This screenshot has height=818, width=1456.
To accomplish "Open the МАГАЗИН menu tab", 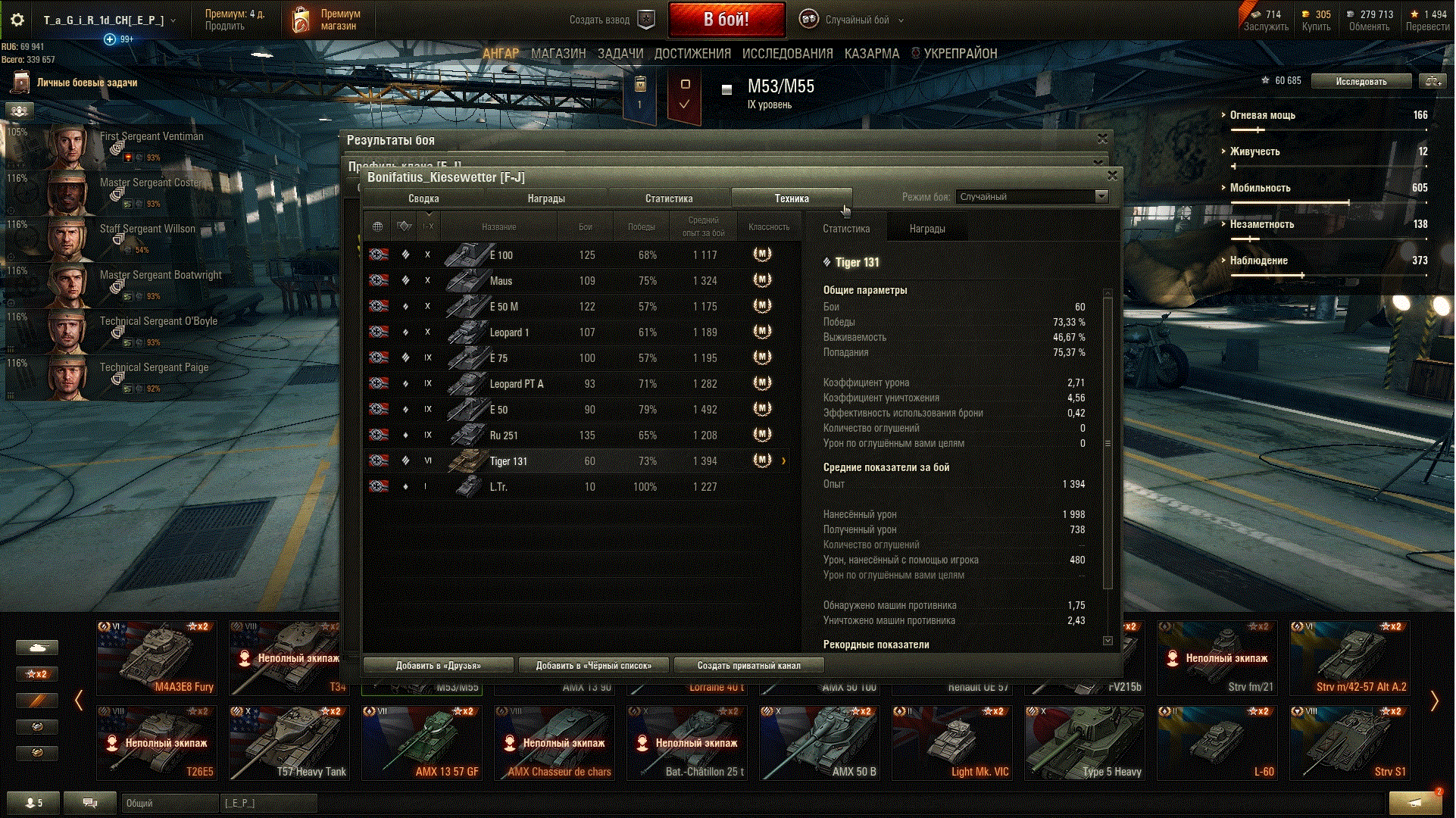I will (x=558, y=54).
